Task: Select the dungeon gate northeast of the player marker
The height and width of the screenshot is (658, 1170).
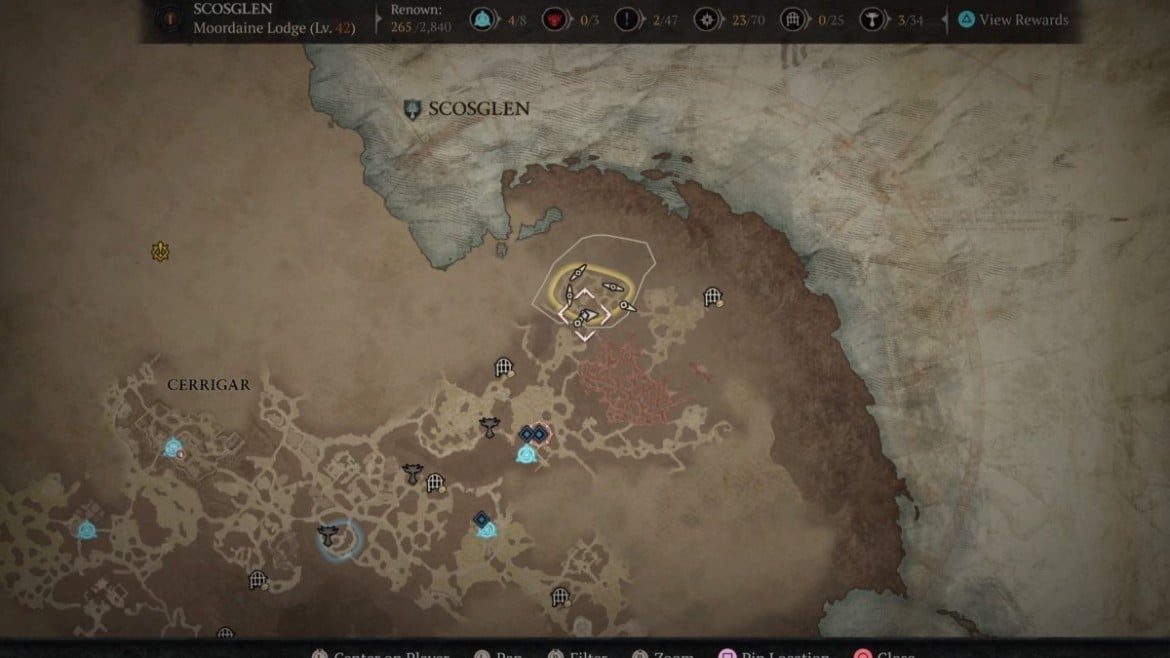Action: click(x=712, y=296)
